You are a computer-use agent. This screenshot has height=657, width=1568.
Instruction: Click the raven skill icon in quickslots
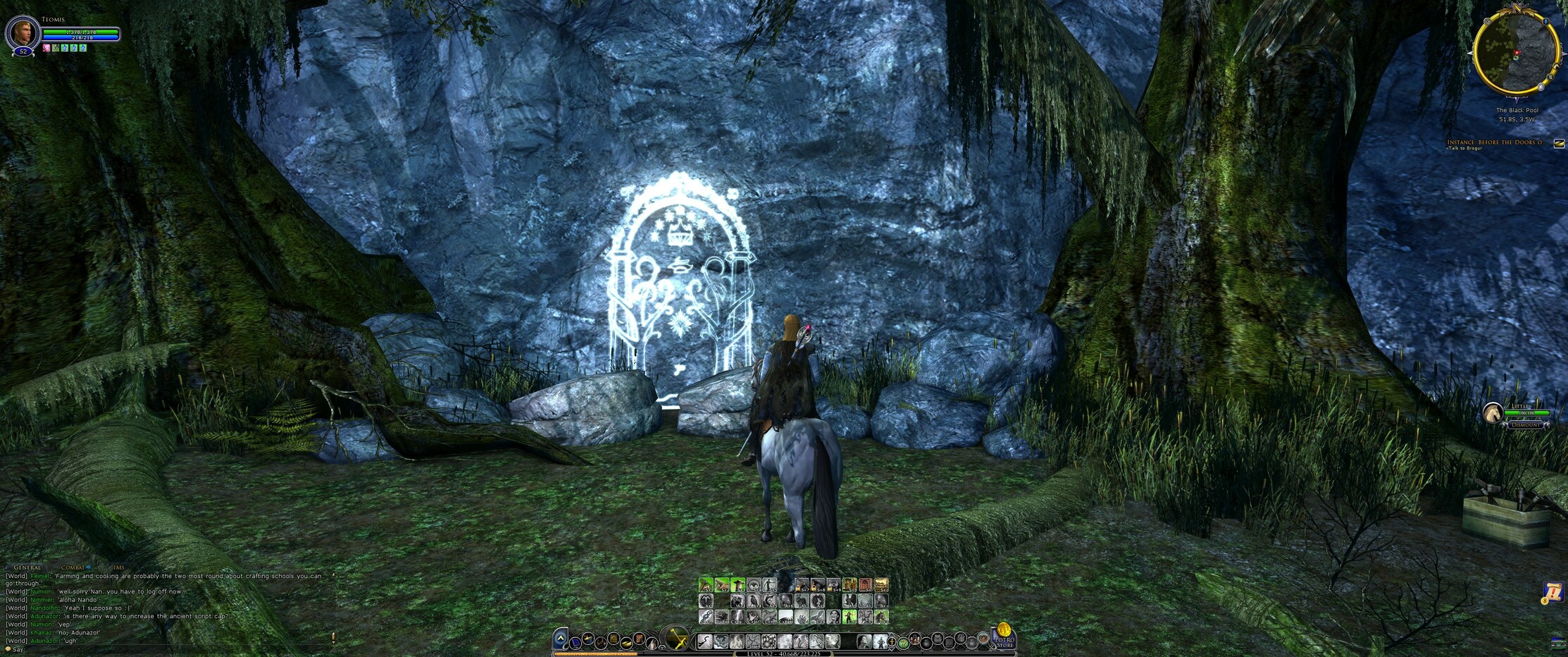pos(754,601)
